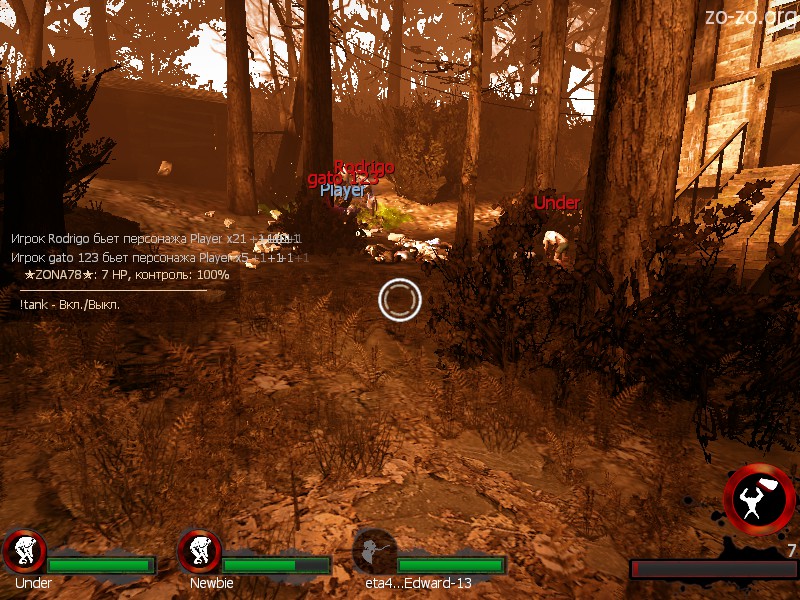Click the zo-zo.org watermark link
Viewport: 800px width, 600px height.
point(749,17)
